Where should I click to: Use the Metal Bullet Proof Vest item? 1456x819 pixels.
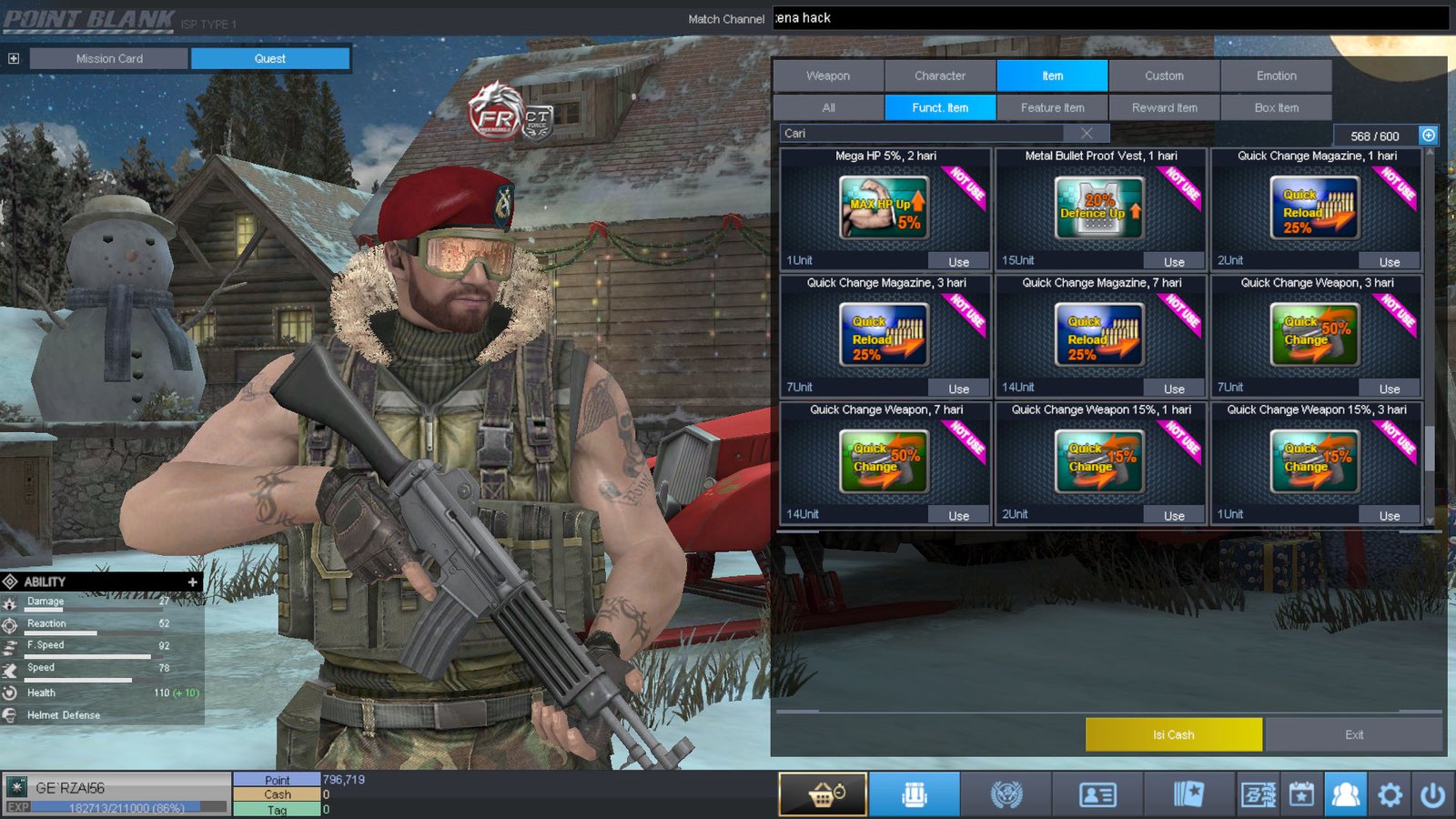[x=1174, y=262]
